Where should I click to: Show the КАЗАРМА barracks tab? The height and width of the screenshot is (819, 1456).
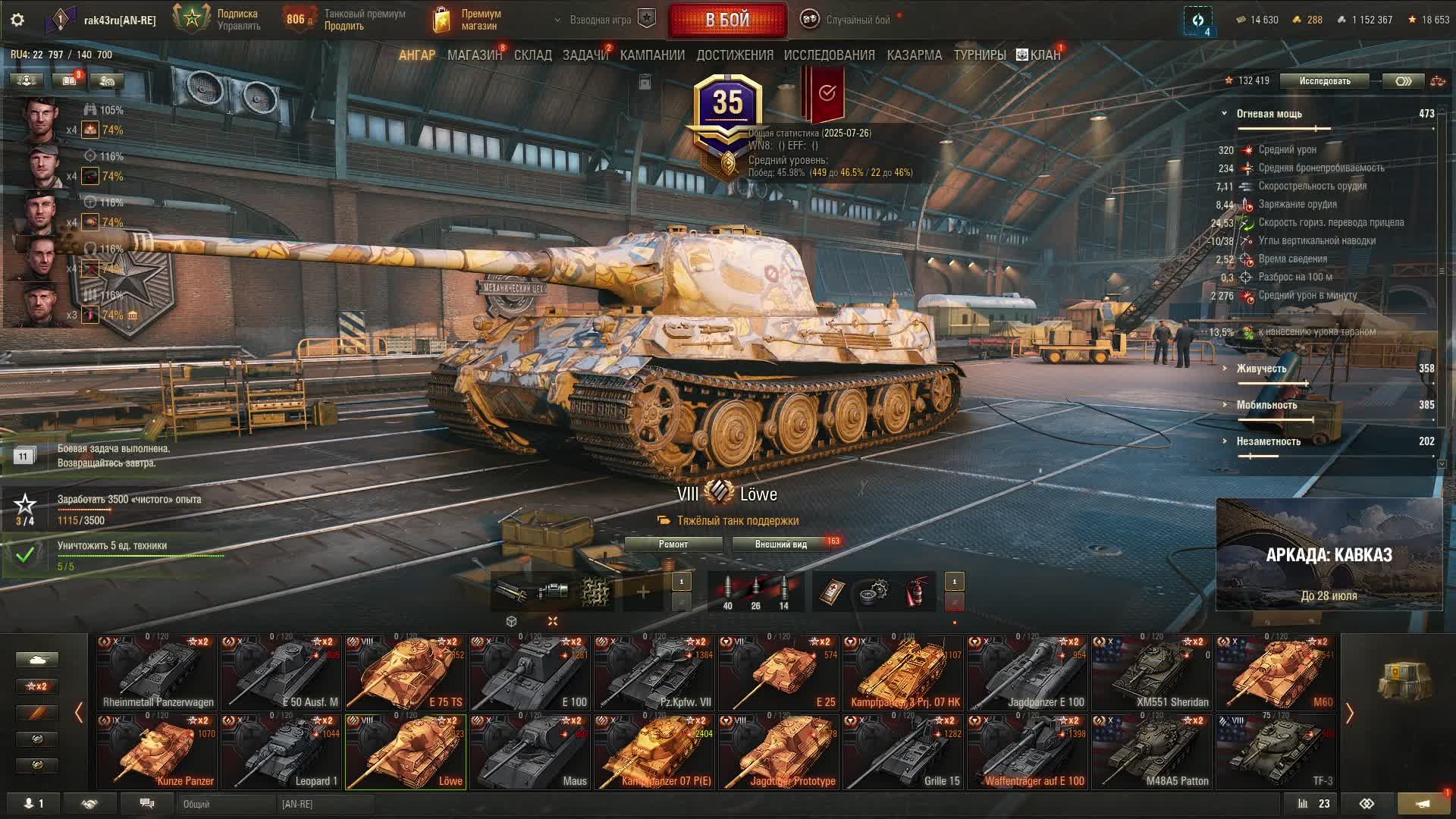tap(914, 55)
